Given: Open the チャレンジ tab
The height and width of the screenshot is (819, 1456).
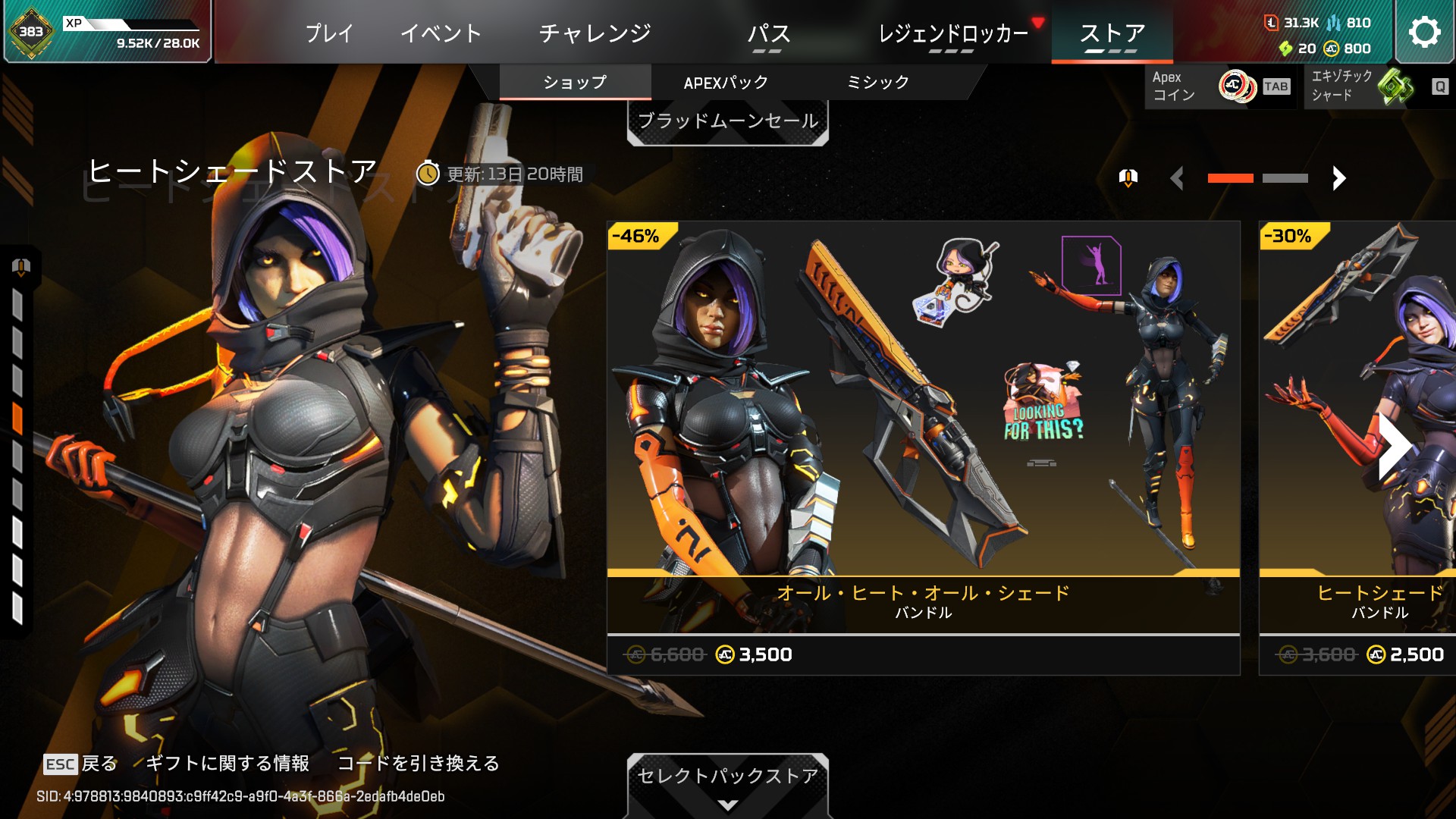Looking at the screenshot, I should point(595,33).
